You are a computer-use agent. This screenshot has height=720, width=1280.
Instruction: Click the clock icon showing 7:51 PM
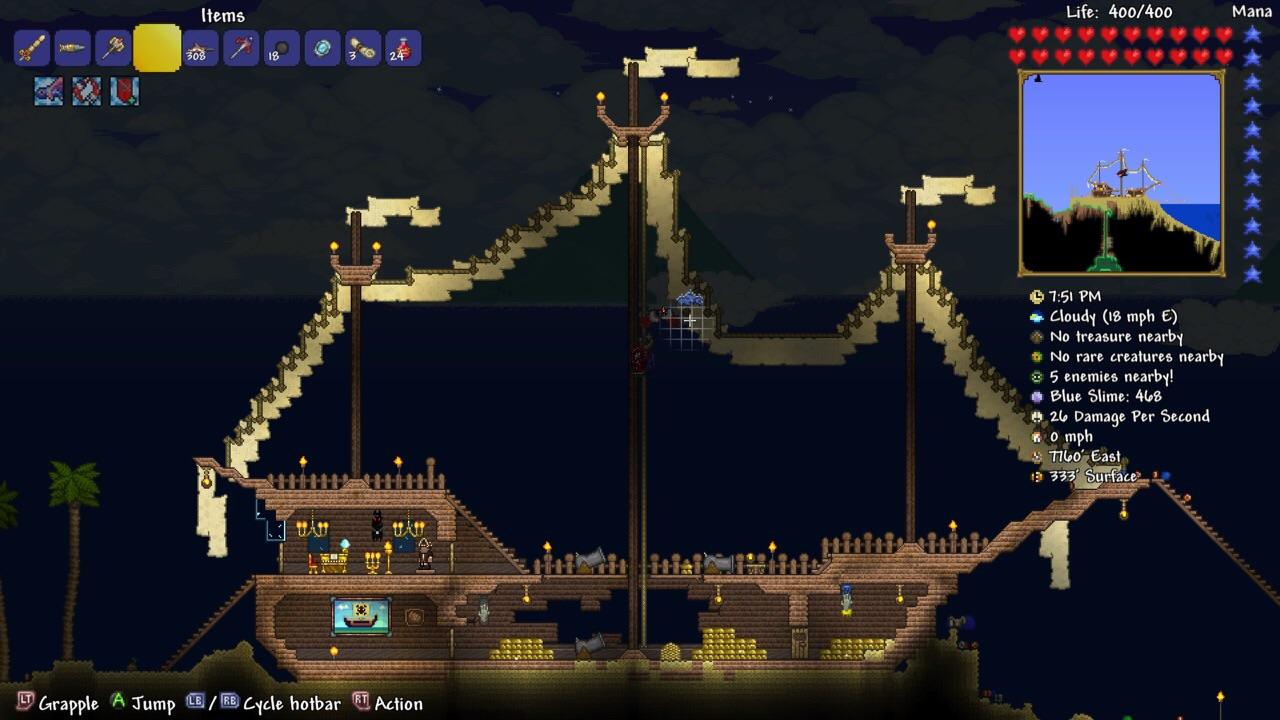pyautogui.click(x=1036, y=296)
